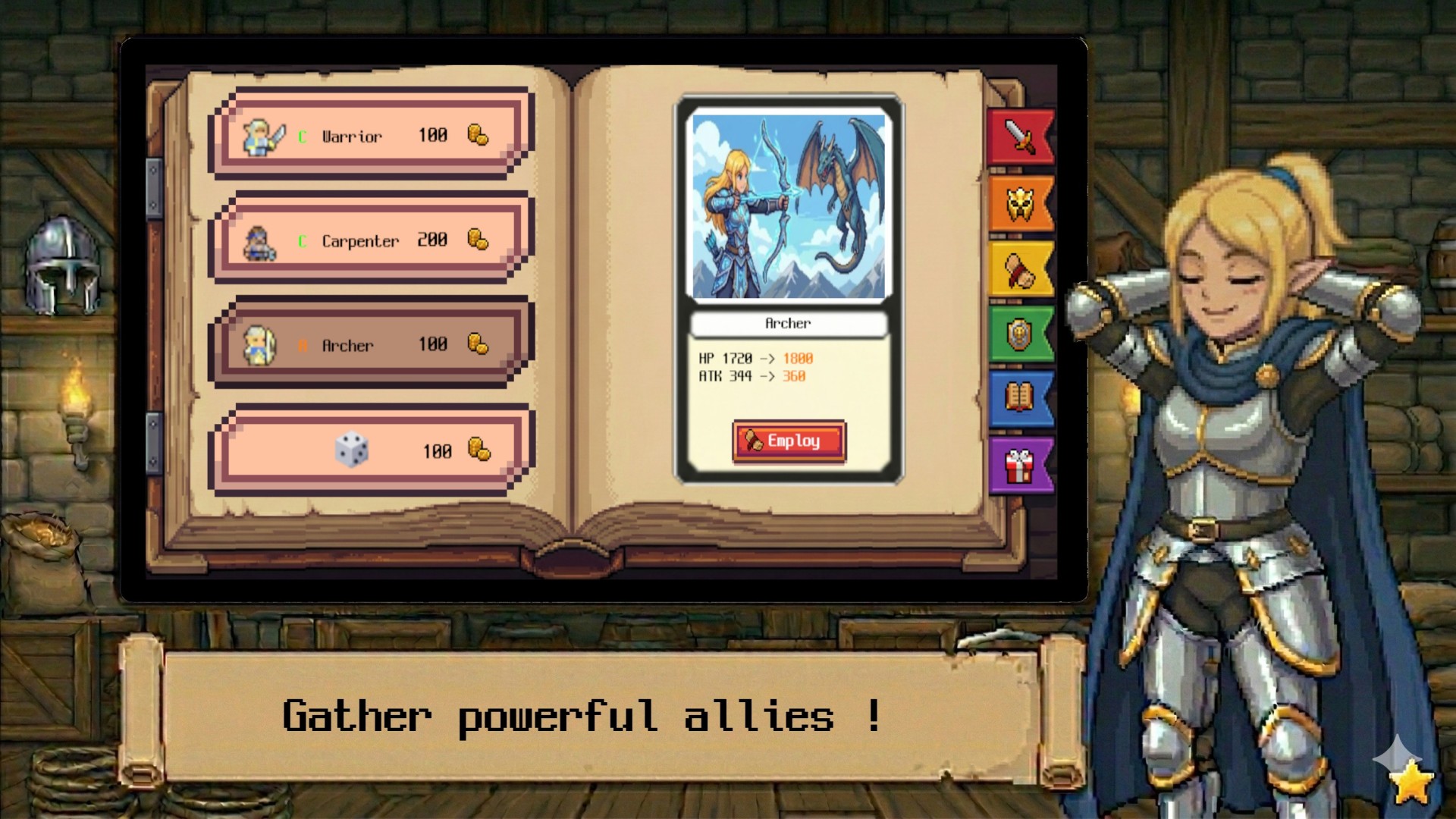Click the Carpenter sprite portrait icon
The width and height of the screenshot is (1456, 819).
point(261,239)
